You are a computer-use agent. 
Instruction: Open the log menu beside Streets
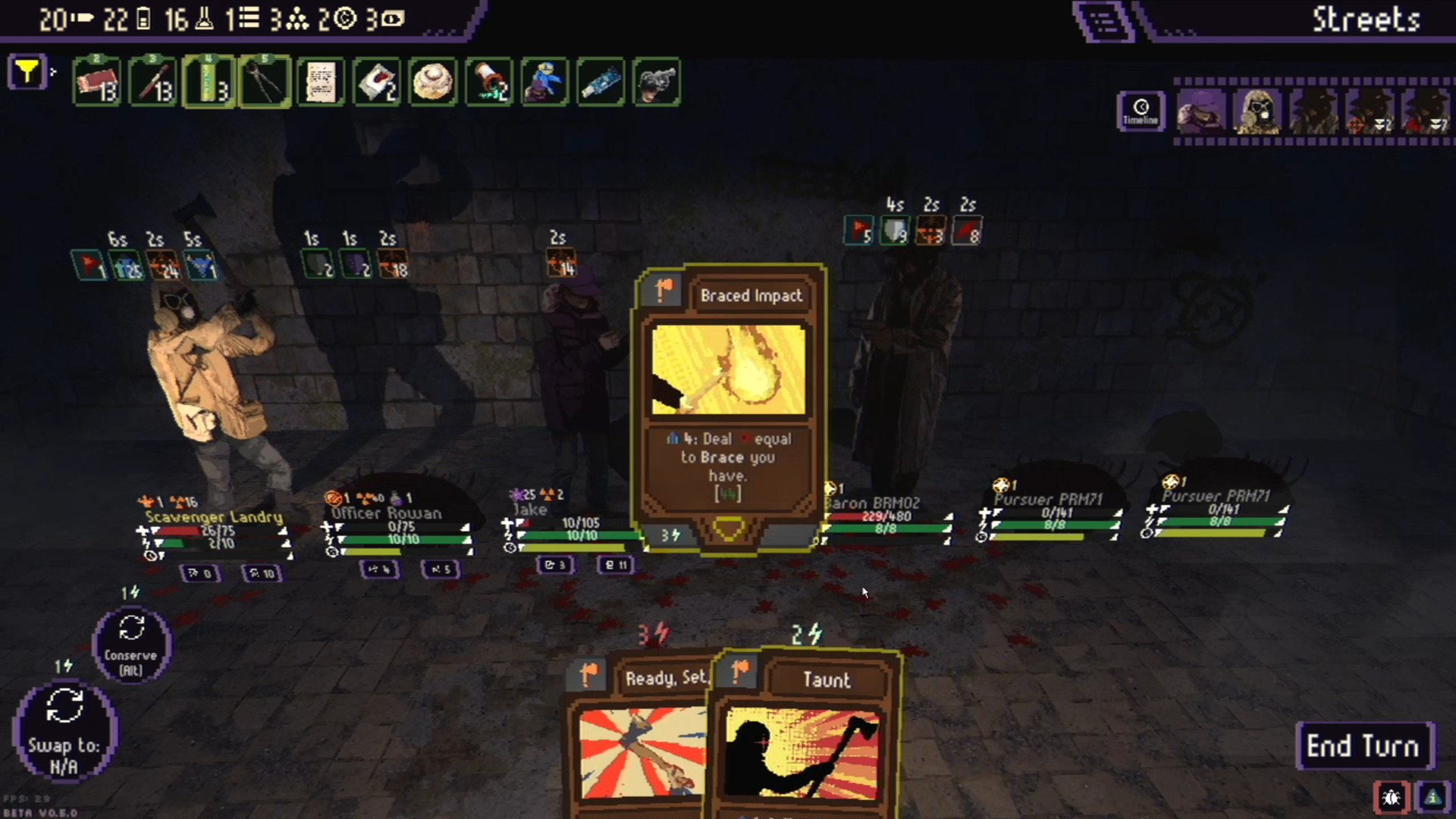[1103, 20]
